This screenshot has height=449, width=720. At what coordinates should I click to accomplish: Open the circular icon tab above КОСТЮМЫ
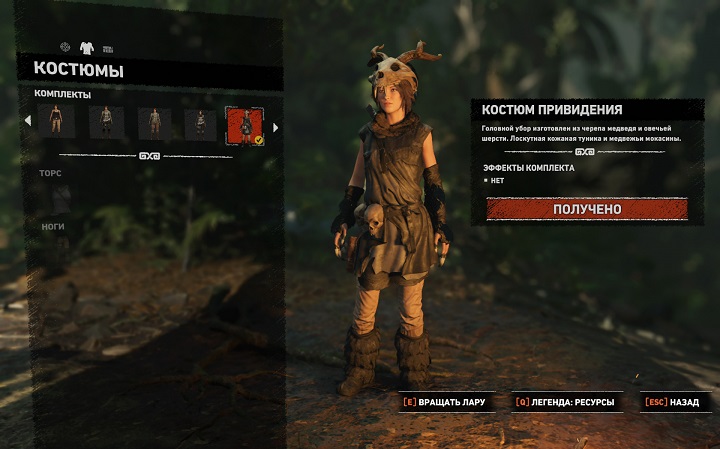click(x=65, y=47)
